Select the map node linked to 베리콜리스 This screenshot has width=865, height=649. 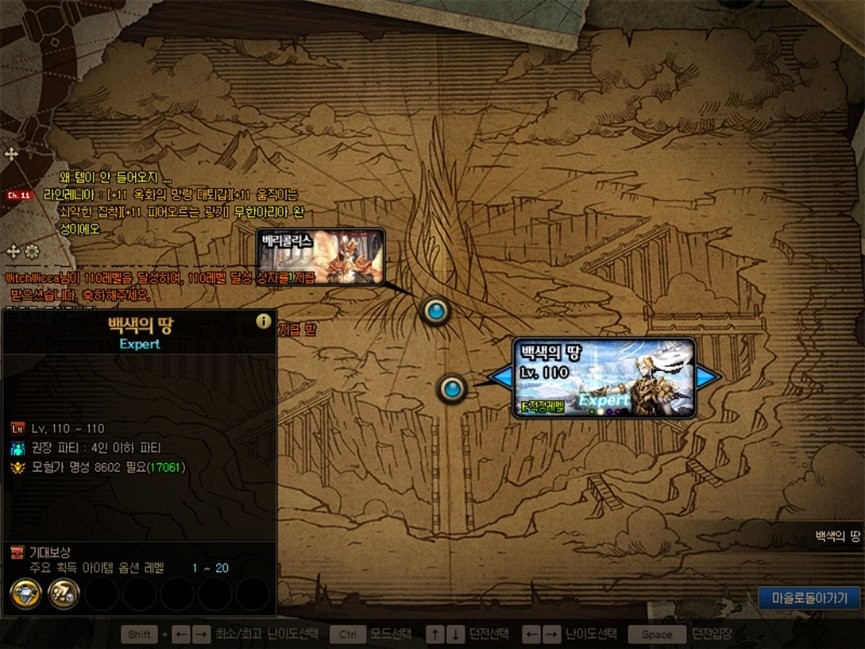[x=435, y=312]
